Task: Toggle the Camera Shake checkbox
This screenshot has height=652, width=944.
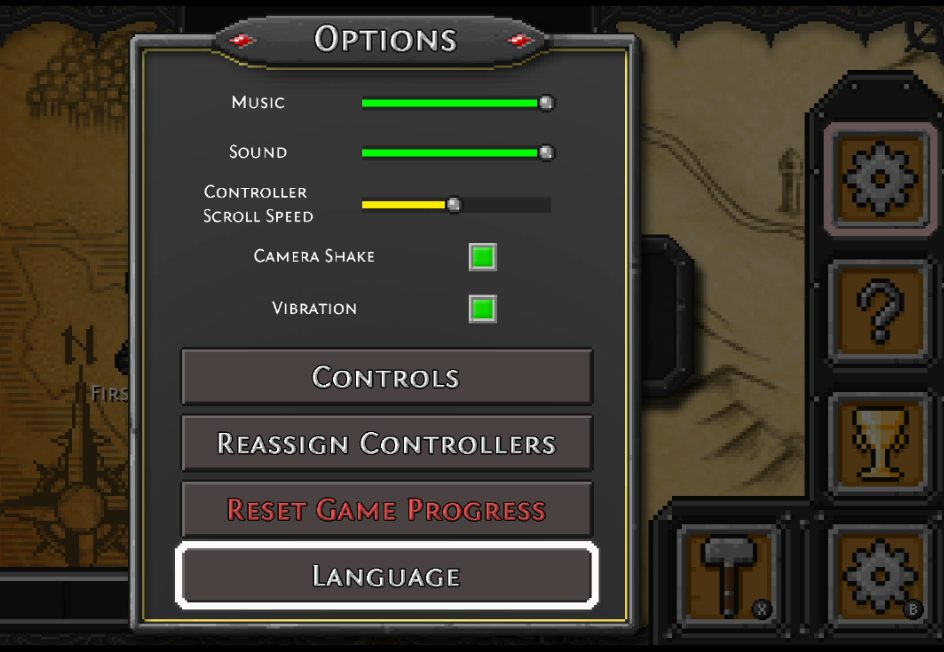Action: coord(483,257)
